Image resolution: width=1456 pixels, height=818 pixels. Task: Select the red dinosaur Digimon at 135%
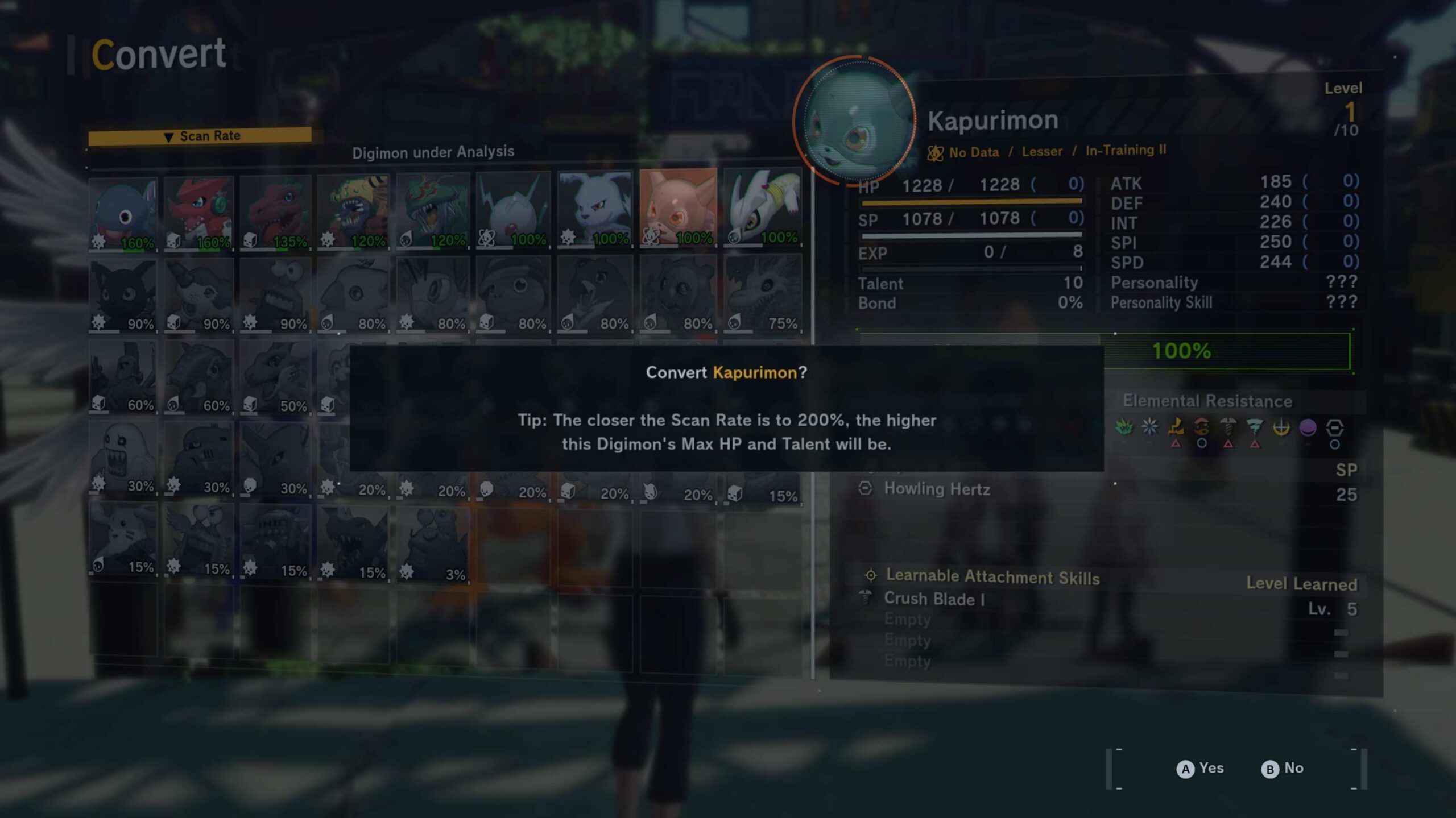pos(275,213)
